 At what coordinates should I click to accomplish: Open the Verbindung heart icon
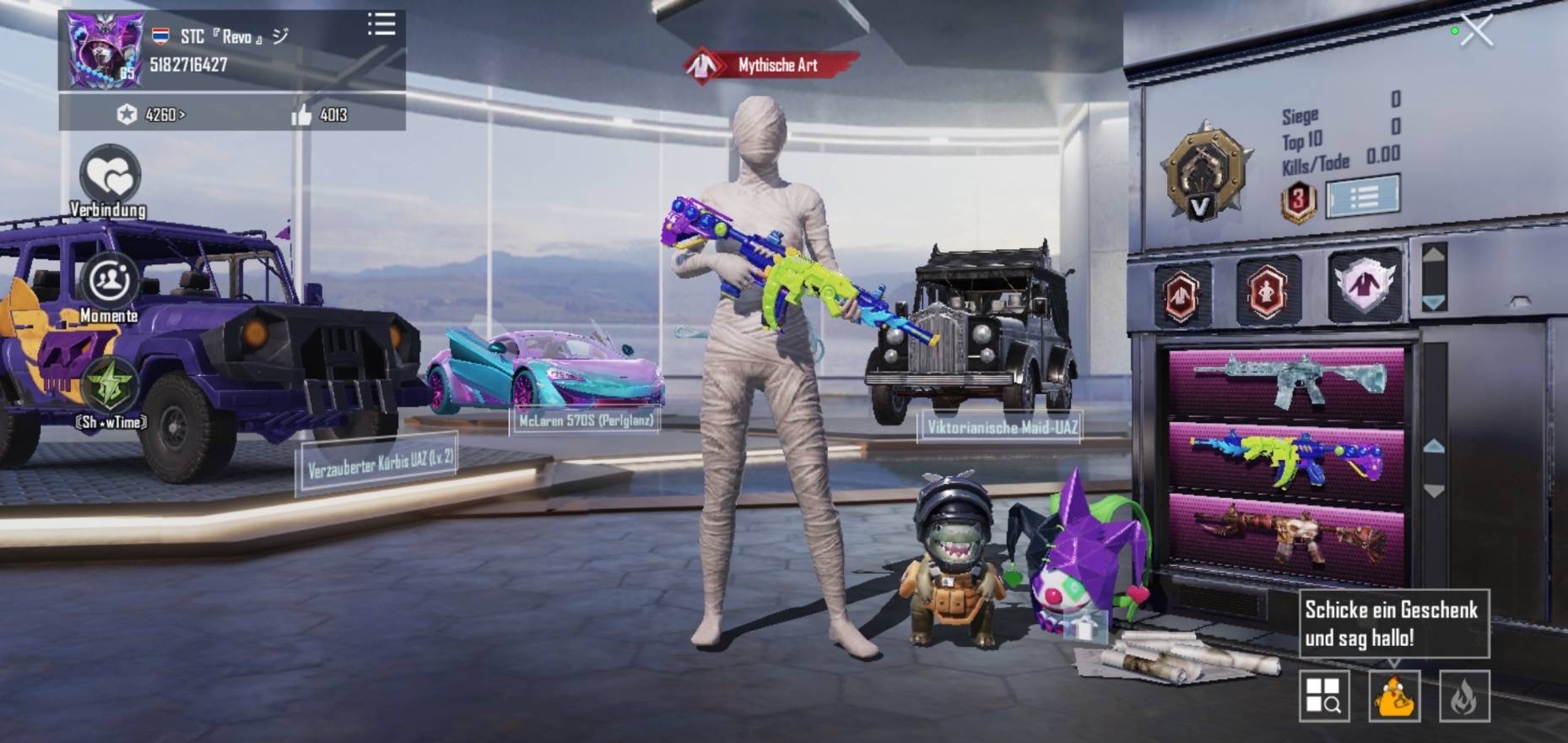[110, 175]
